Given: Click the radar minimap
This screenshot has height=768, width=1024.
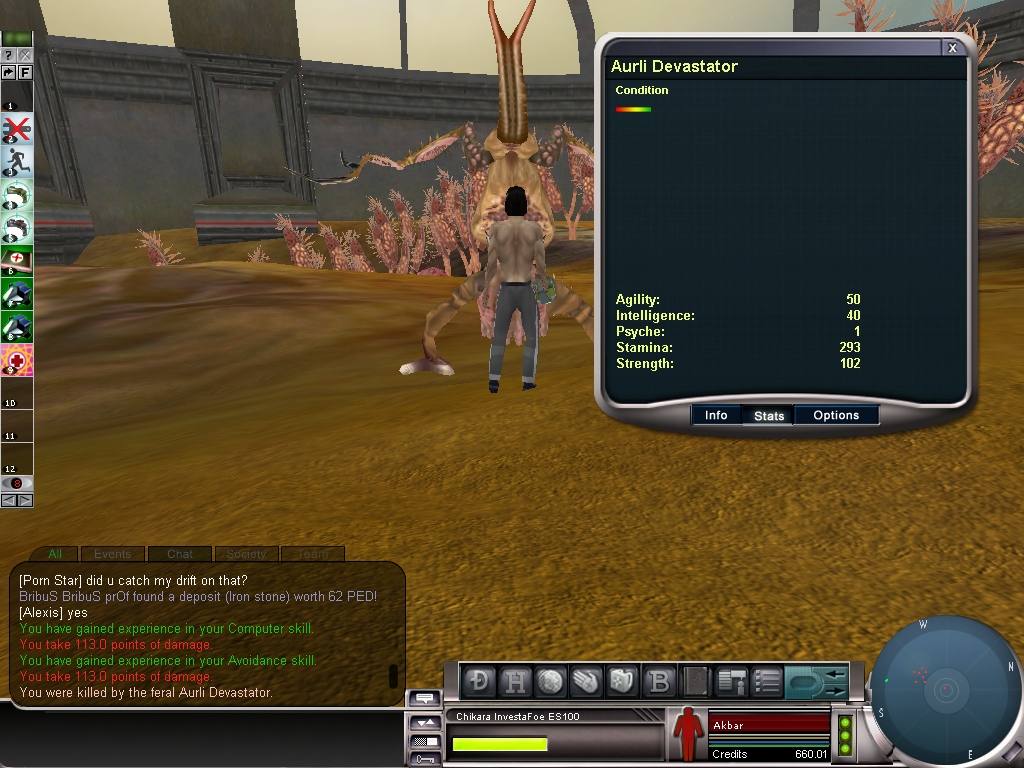Looking at the screenshot, I should coord(944,689).
